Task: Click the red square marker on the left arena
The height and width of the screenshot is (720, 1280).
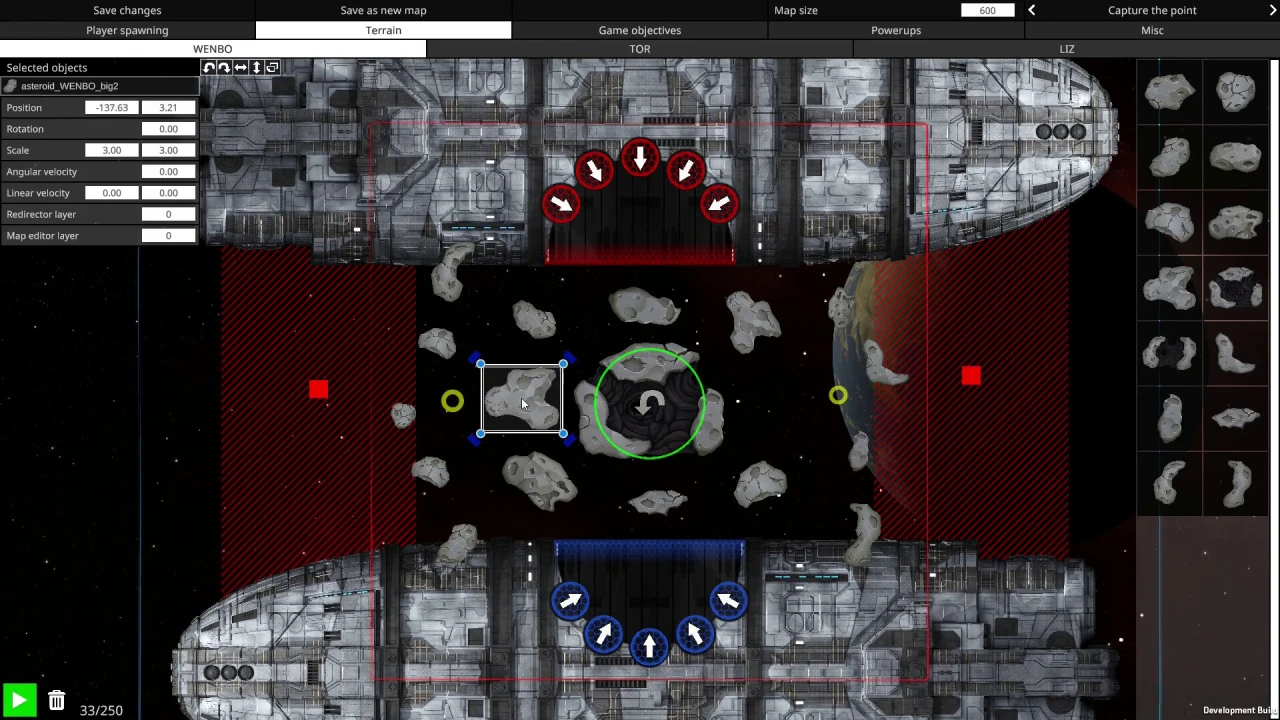Action: [318, 389]
